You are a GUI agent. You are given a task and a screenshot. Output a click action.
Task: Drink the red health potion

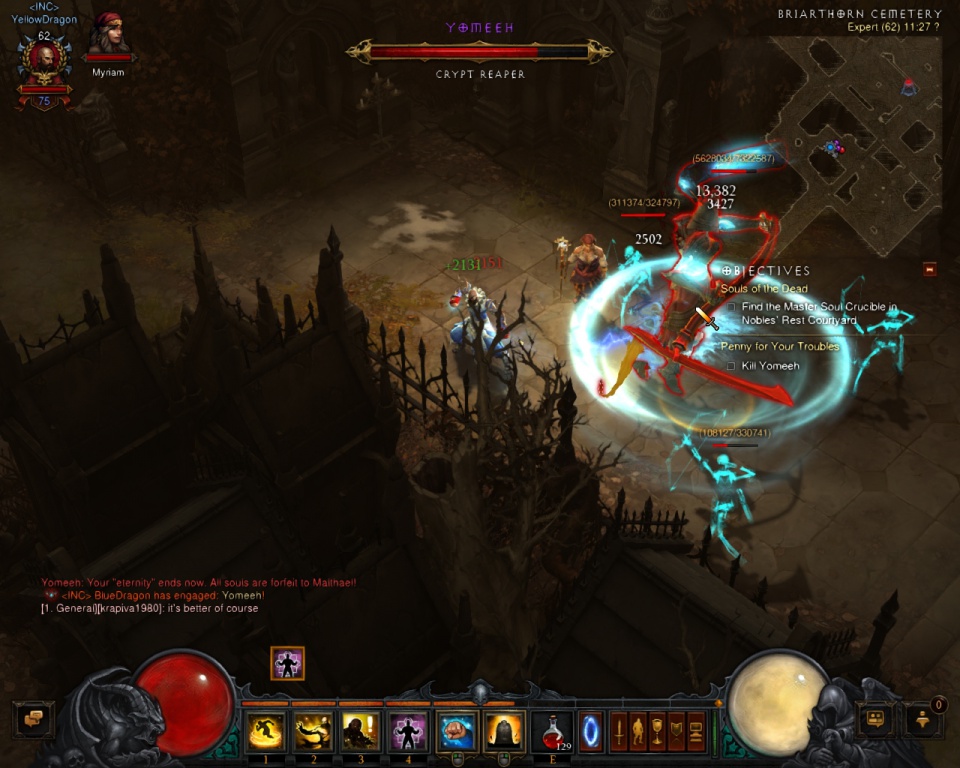point(551,731)
